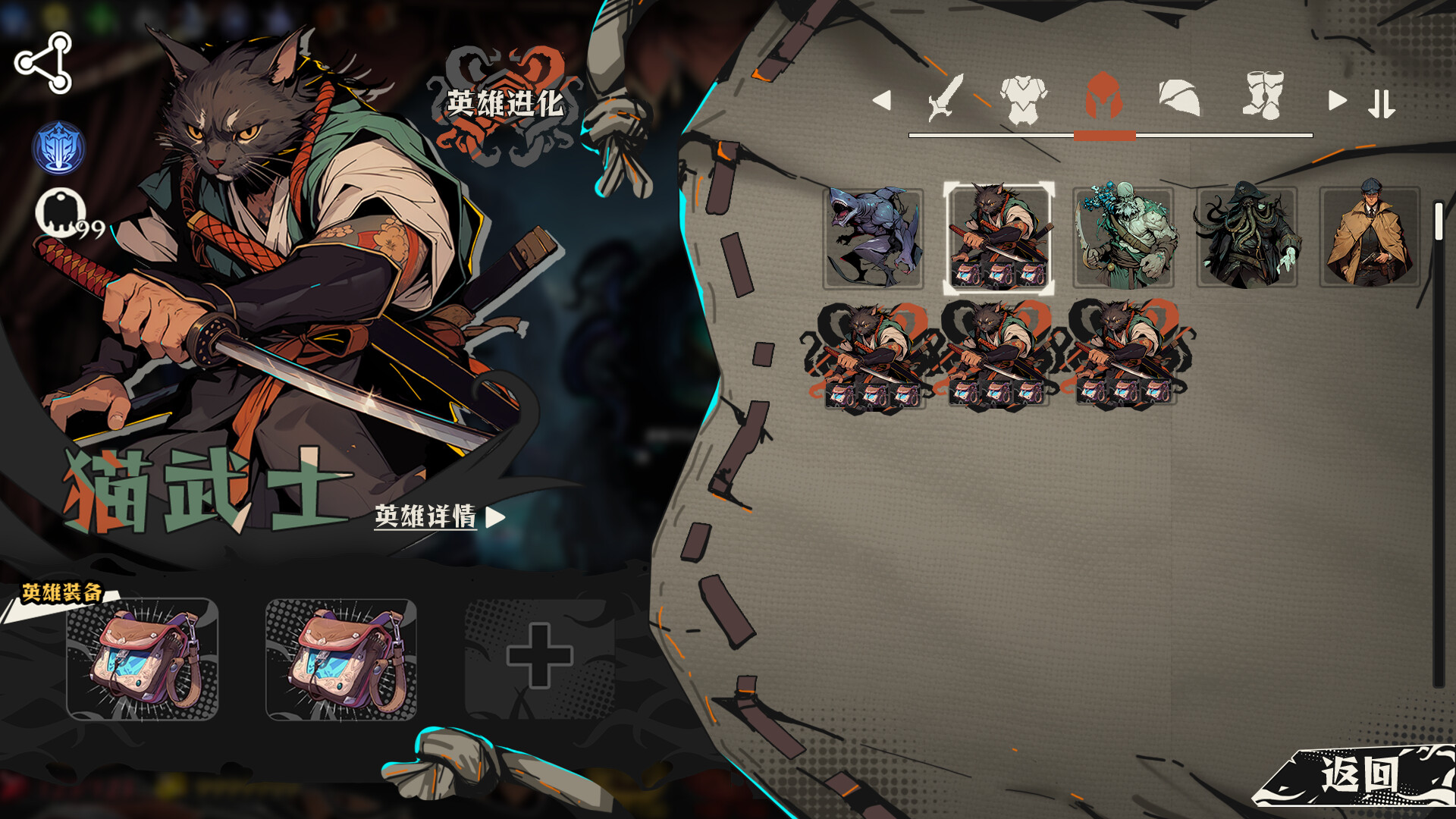
Task: Select the shark hero thumbnail
Action: [872, 237]
